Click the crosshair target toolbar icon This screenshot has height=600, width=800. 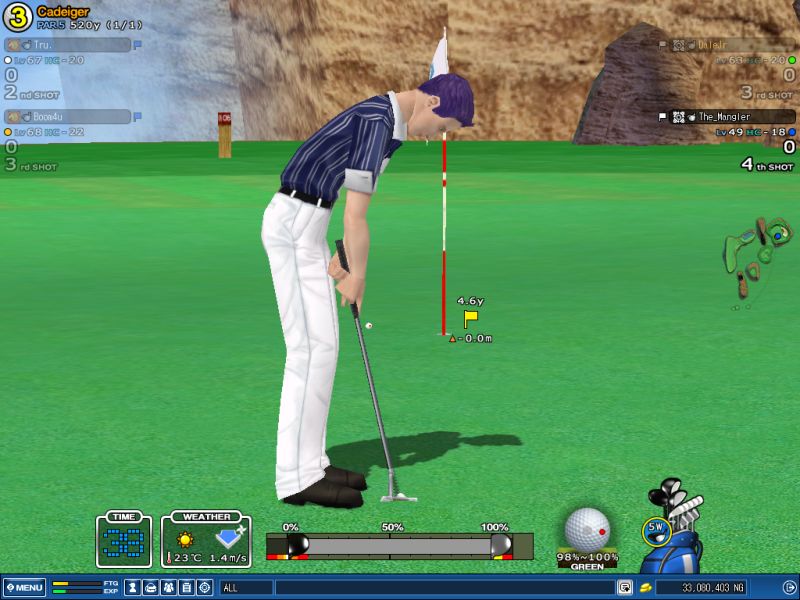tap(204, 587)
